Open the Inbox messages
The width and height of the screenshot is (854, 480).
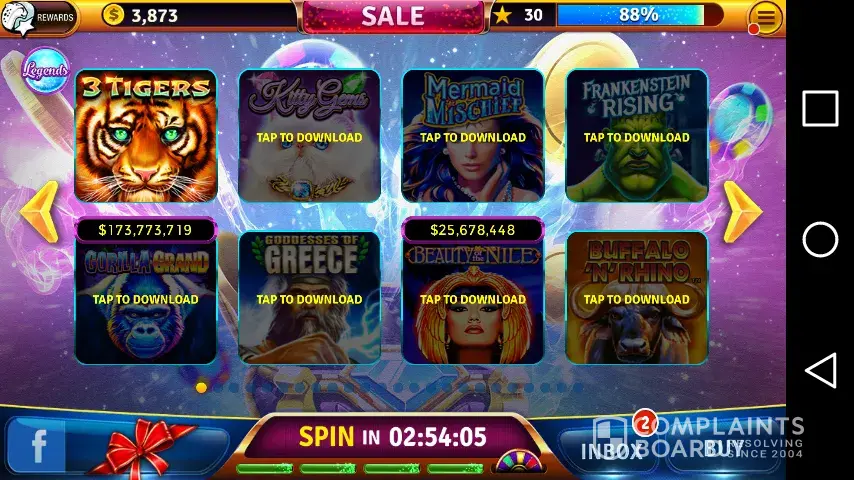[612, 449]
